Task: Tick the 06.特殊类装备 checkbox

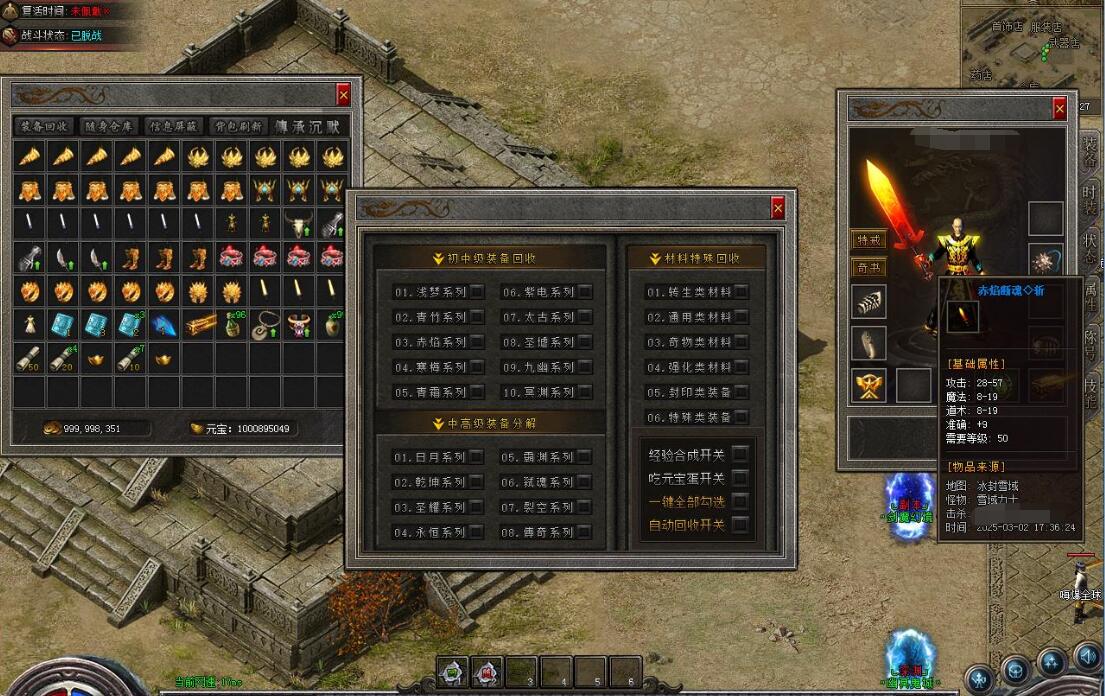Action: click(741, 417)
